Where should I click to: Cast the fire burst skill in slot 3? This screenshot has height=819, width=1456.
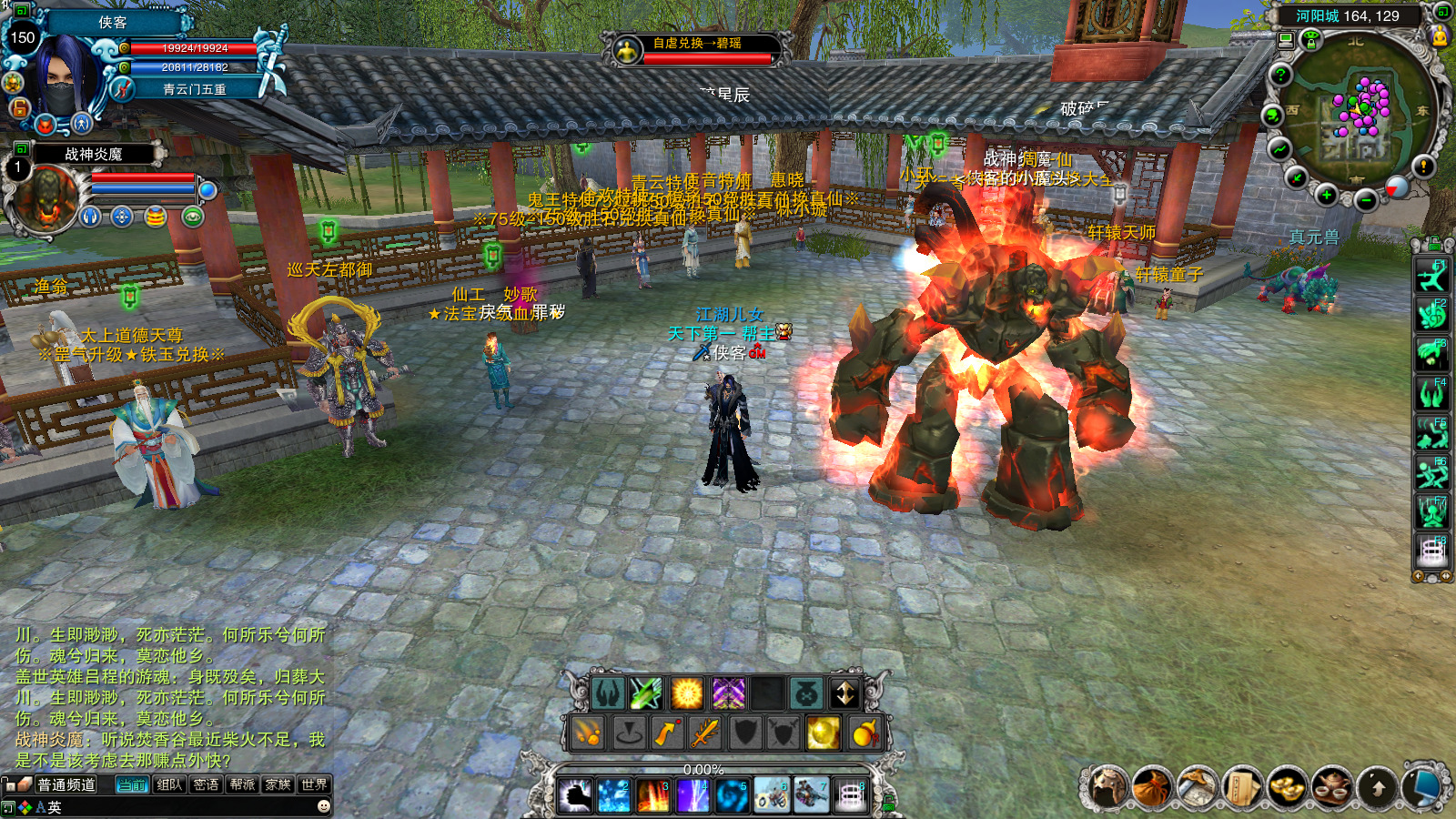pyautogui.click(x=653, y=796)
